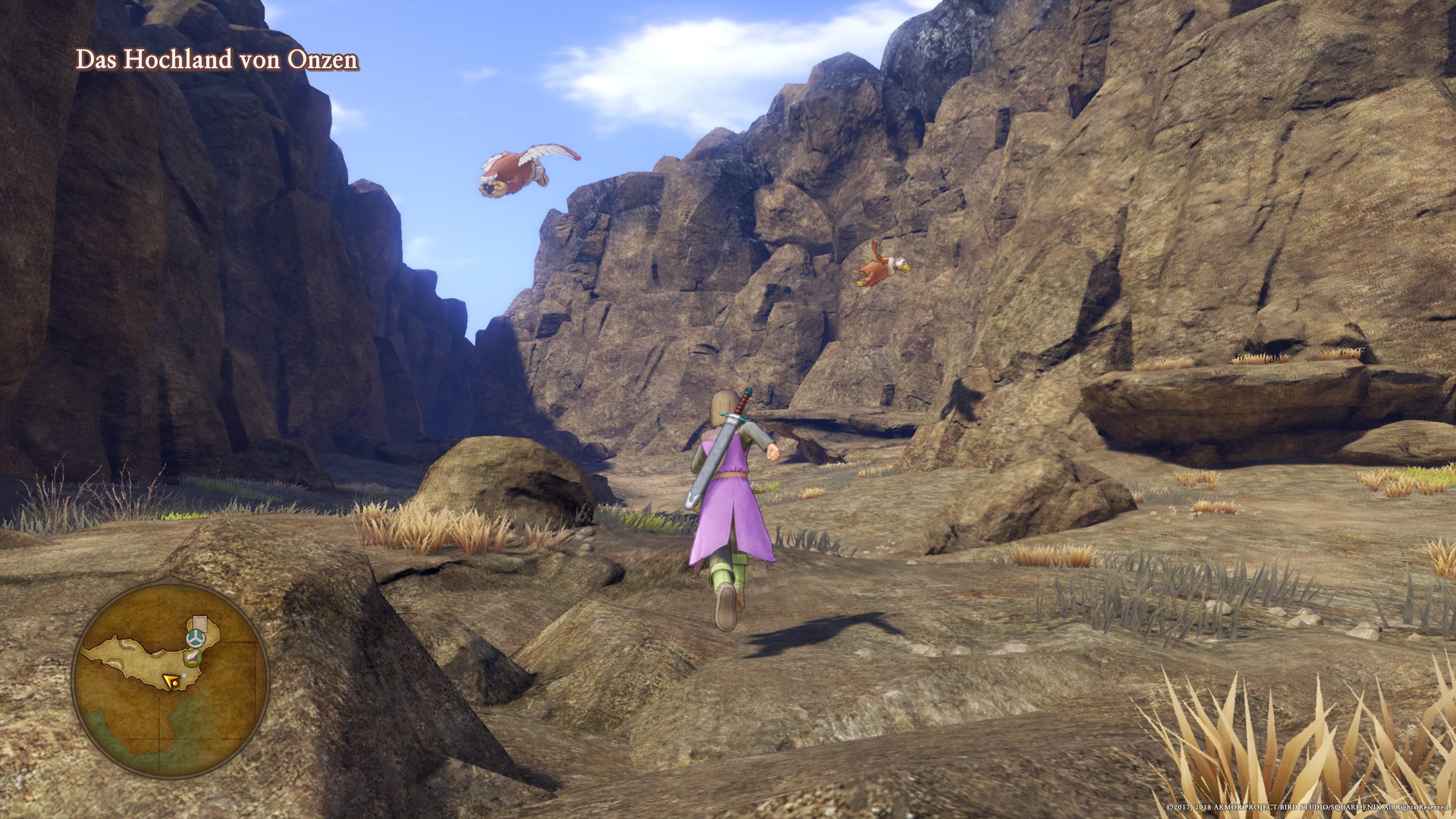Viewport: 1456px width, 819px height.
Task: Click the white waypoint dot beside the player arrow
Action: coord(184,675)
